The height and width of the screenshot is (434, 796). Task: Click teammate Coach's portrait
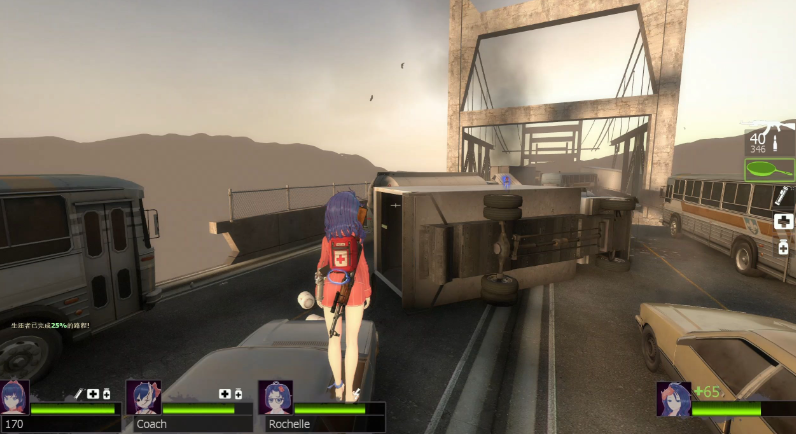coord(143,397)
